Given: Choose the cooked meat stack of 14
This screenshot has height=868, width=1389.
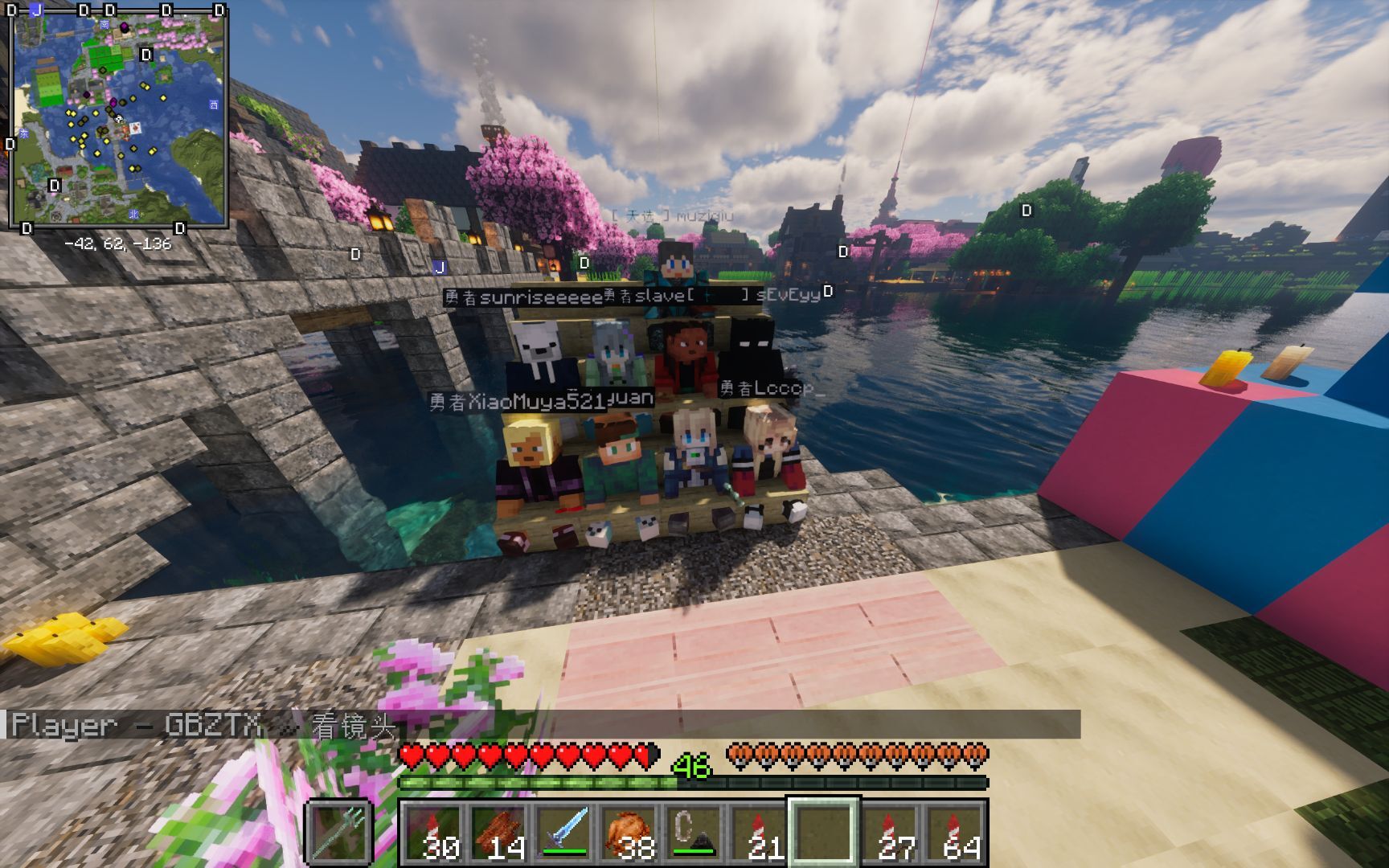Looking at the screenshot, I should (x=498, y=833).
